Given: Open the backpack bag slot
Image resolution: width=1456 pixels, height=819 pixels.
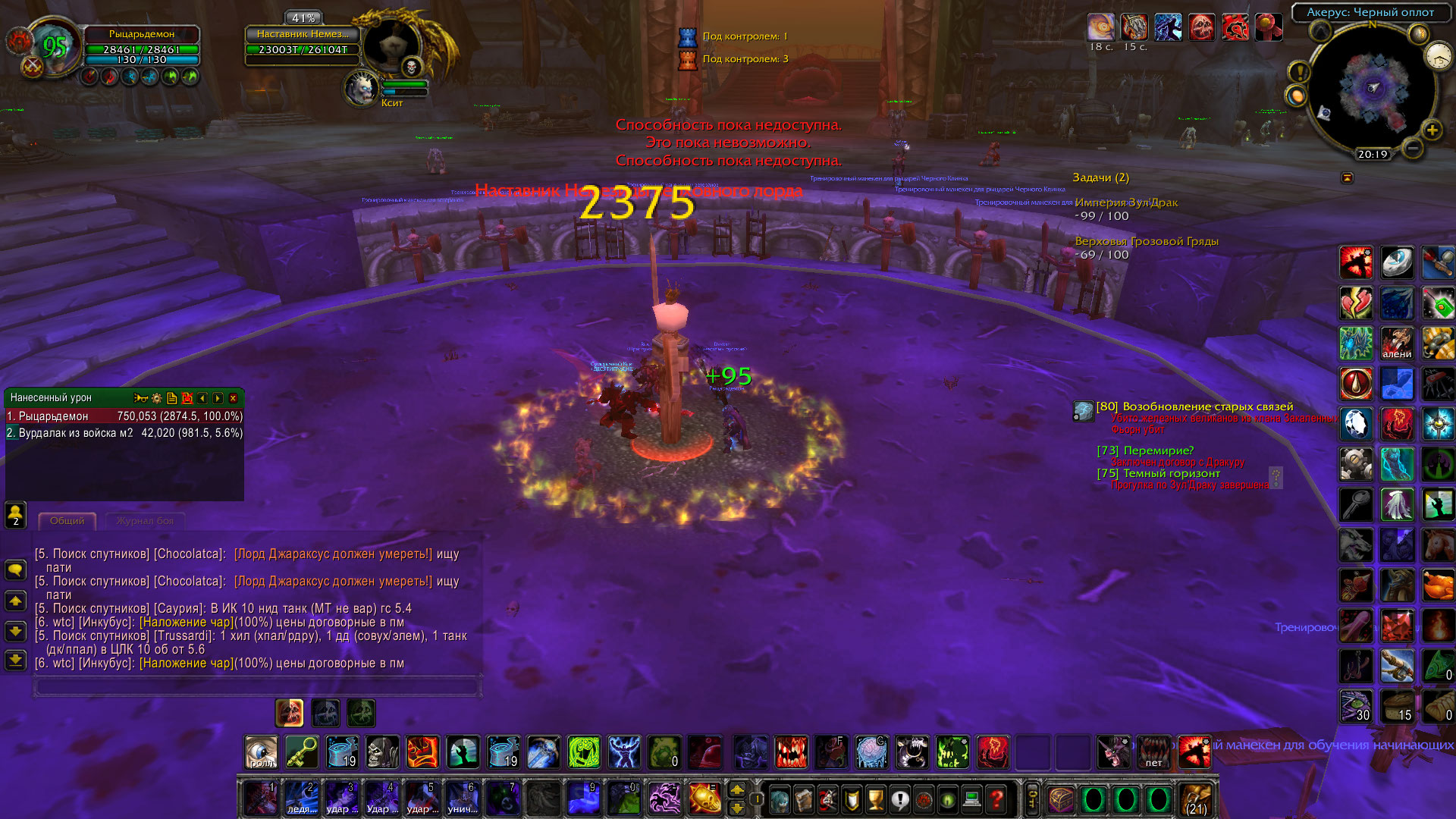Looking at the screenshot, I should click(x=1196, y=799).
